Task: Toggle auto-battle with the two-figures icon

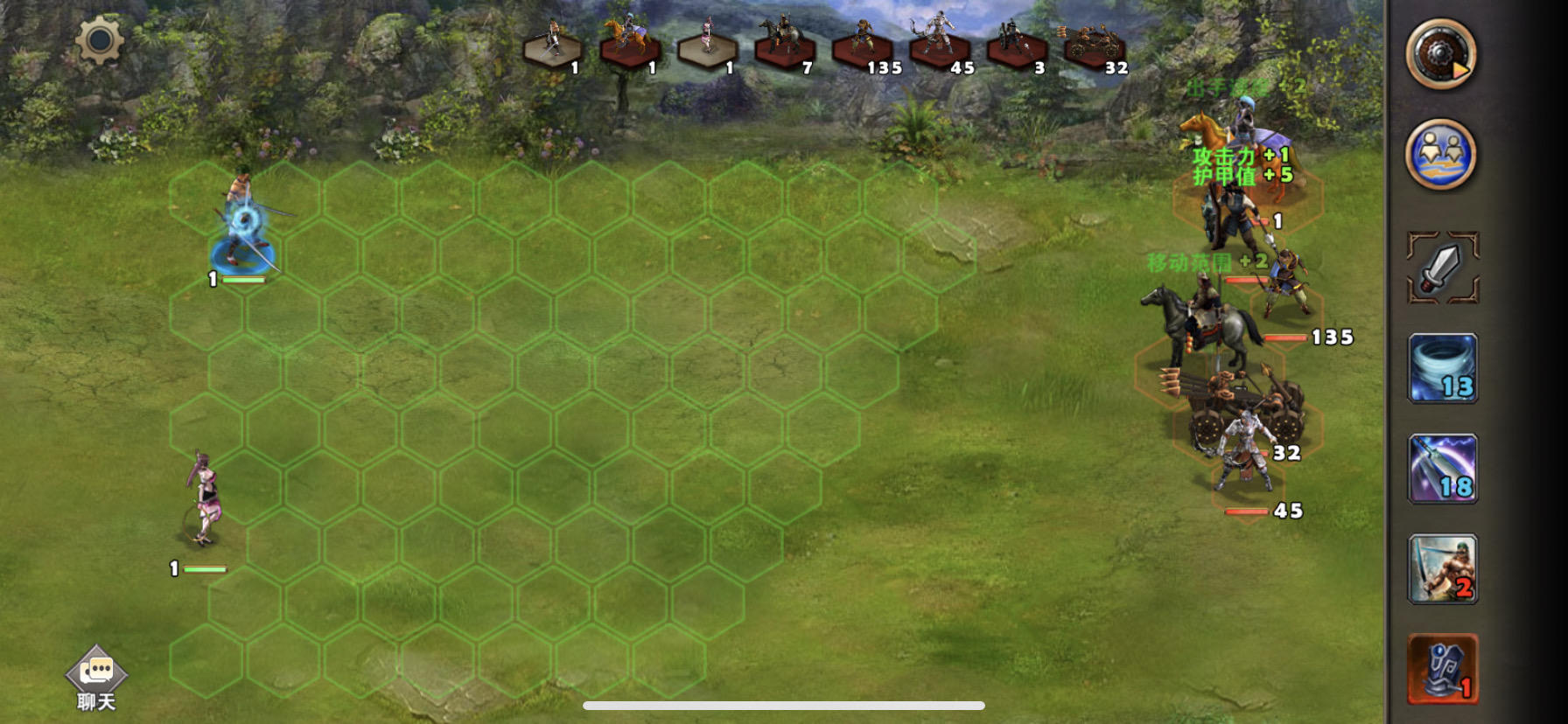Action: 1444,153
